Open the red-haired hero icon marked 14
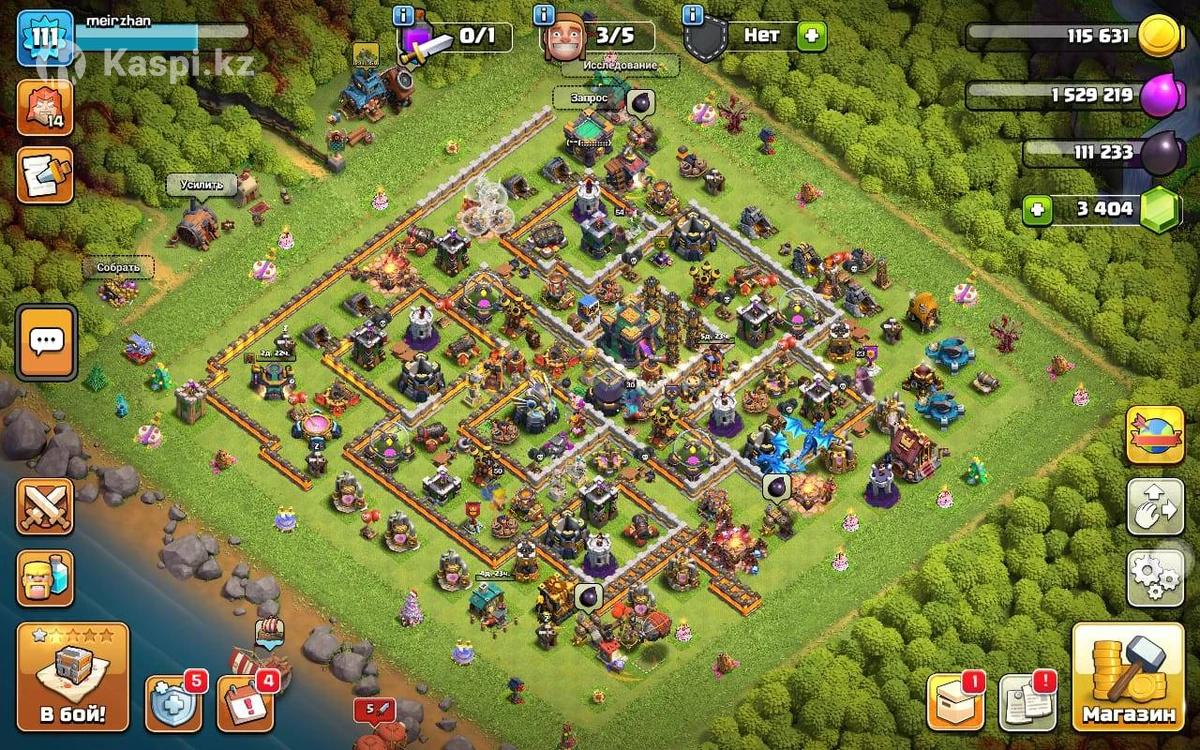The width and height of the screenshot is (1200, 750). pyautogui.click(x=45, y=107)
